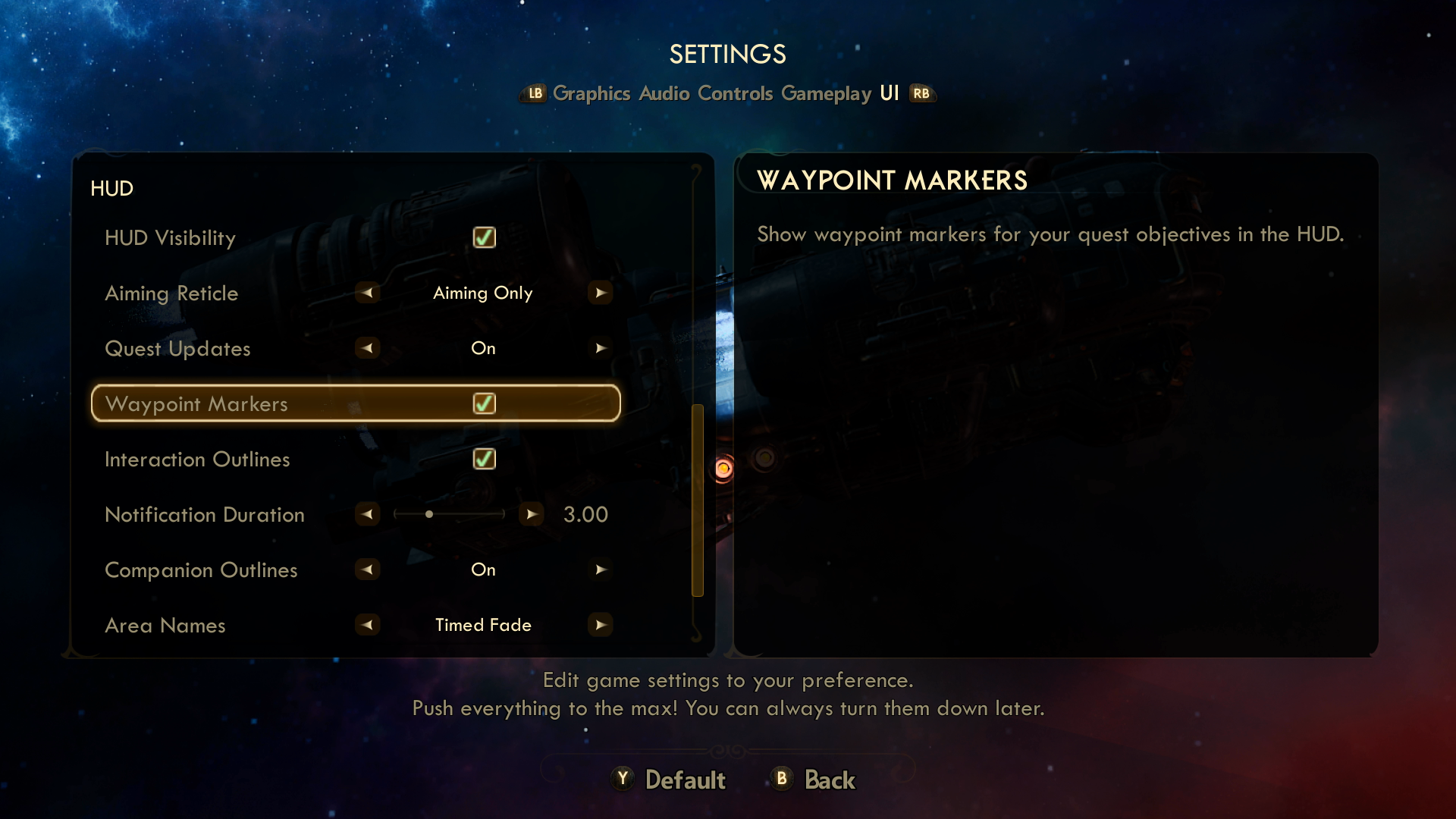The width and height of the screenshot is (1456, 819).
Task: Click the right arrow for Aiming Reticle
Action: coord(601,293)
